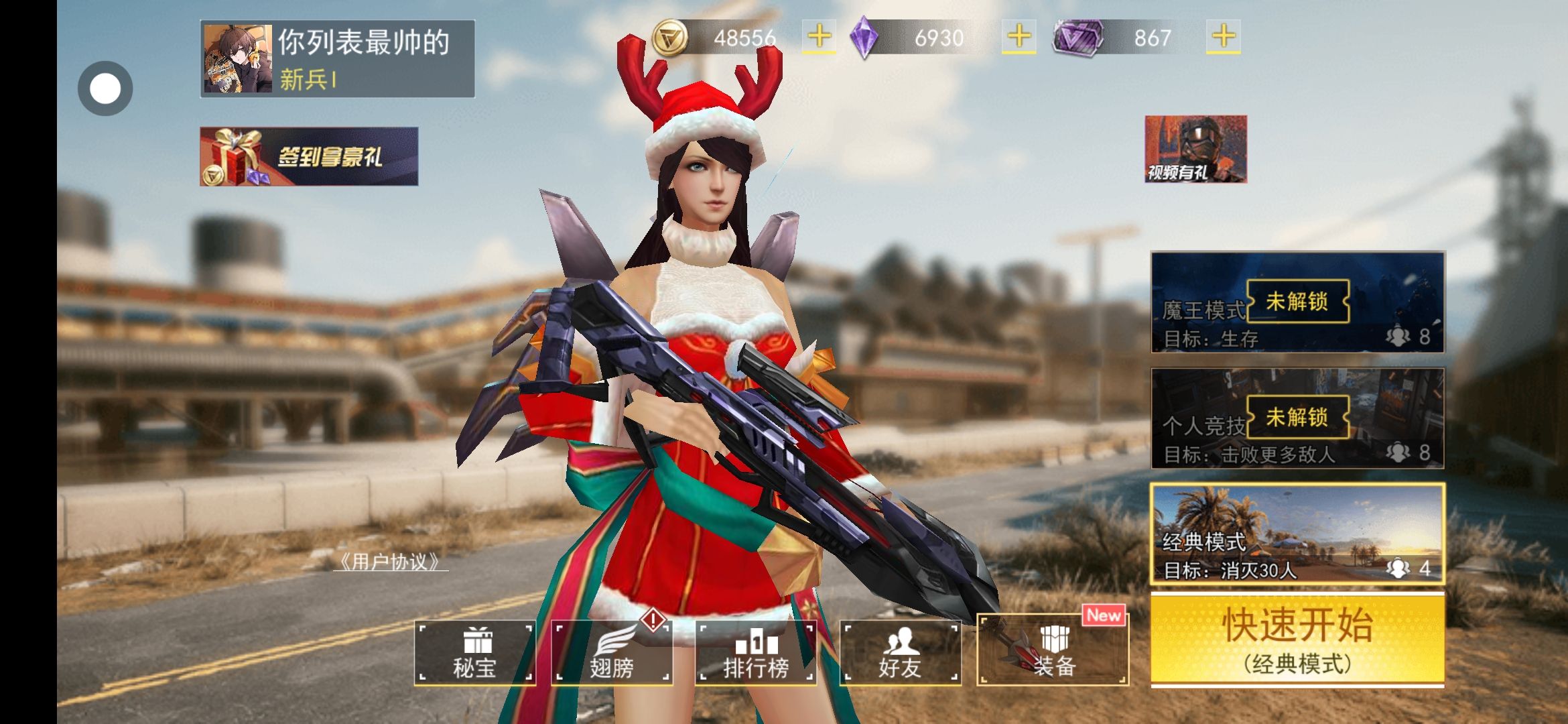Open the 好友 friends list
Screen dimensions: 1568x724
[x=900, y=653]
